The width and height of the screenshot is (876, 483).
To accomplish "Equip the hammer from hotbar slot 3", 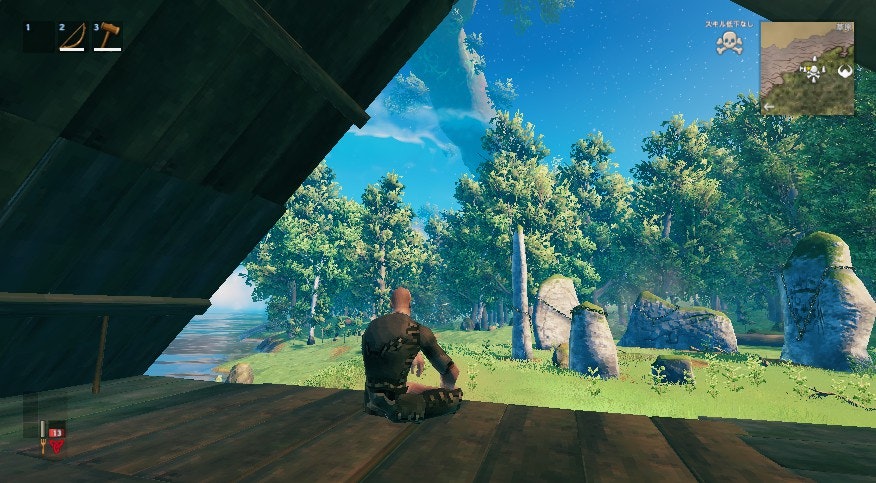I will (106, 37).
